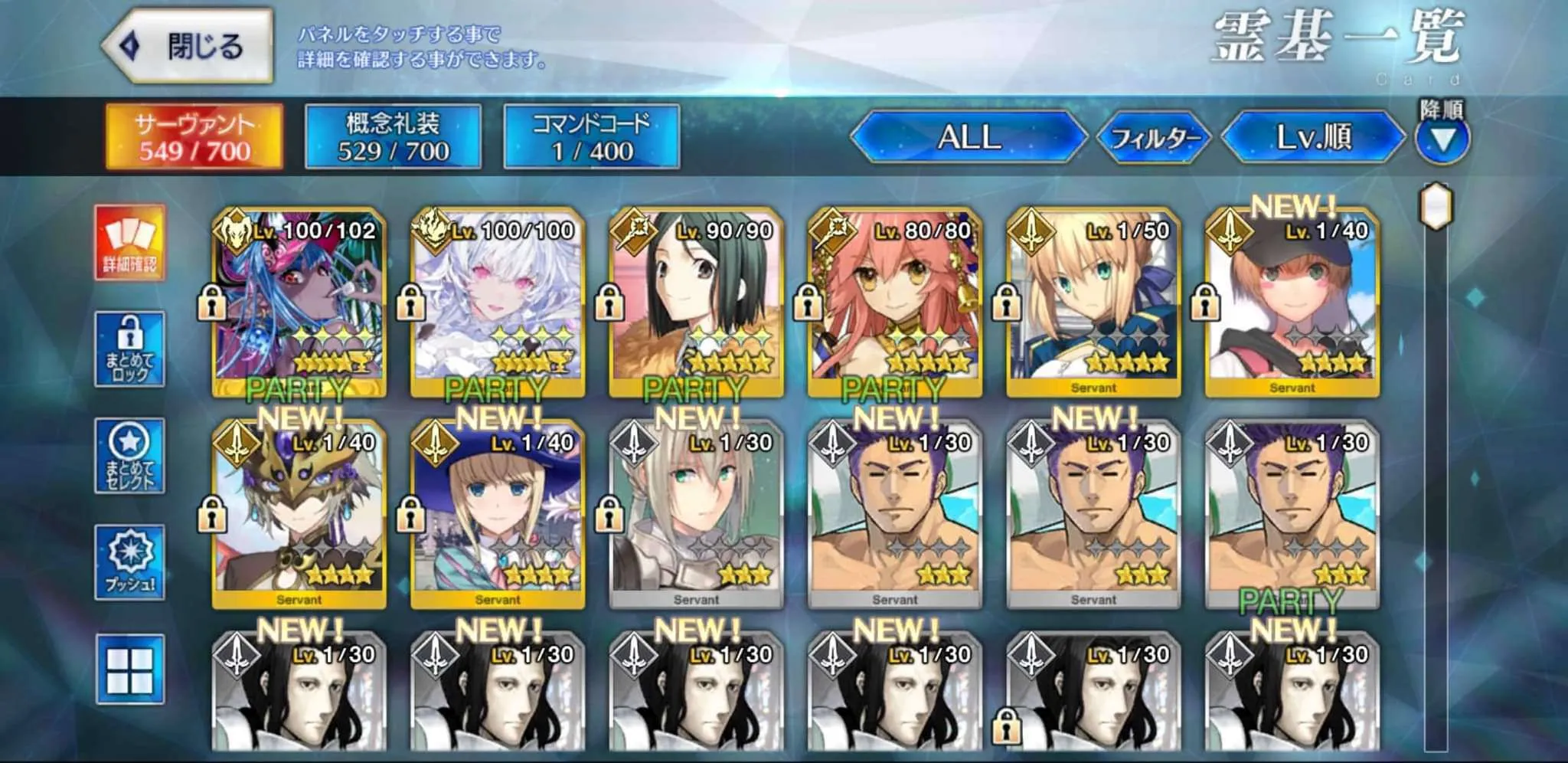Click the プッシュ! button

pyautogui.click(x=129, y=562)
